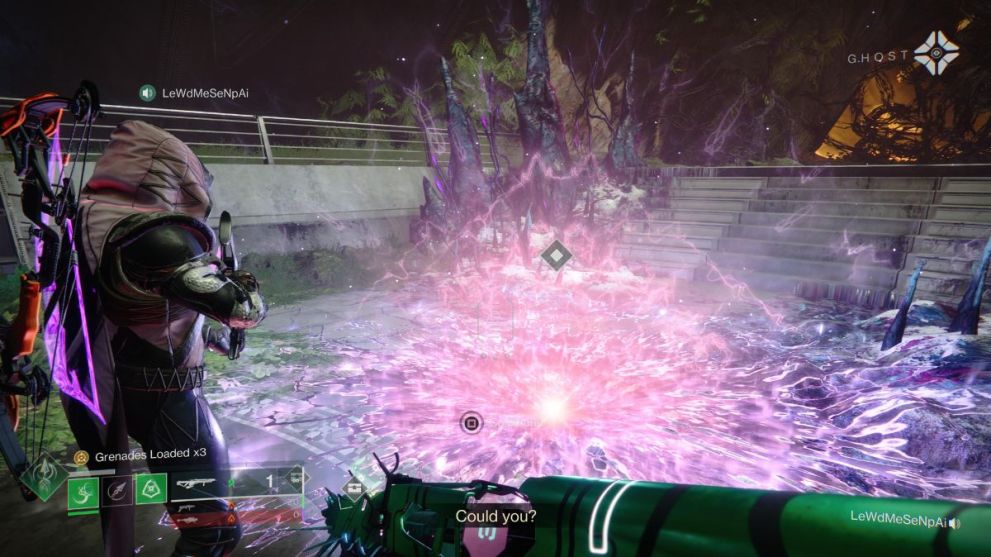Toggle the top-left LeWdMeSeNpAi voice chat speaker
Screen dimensions: 991x557
[x=148, y=93]
